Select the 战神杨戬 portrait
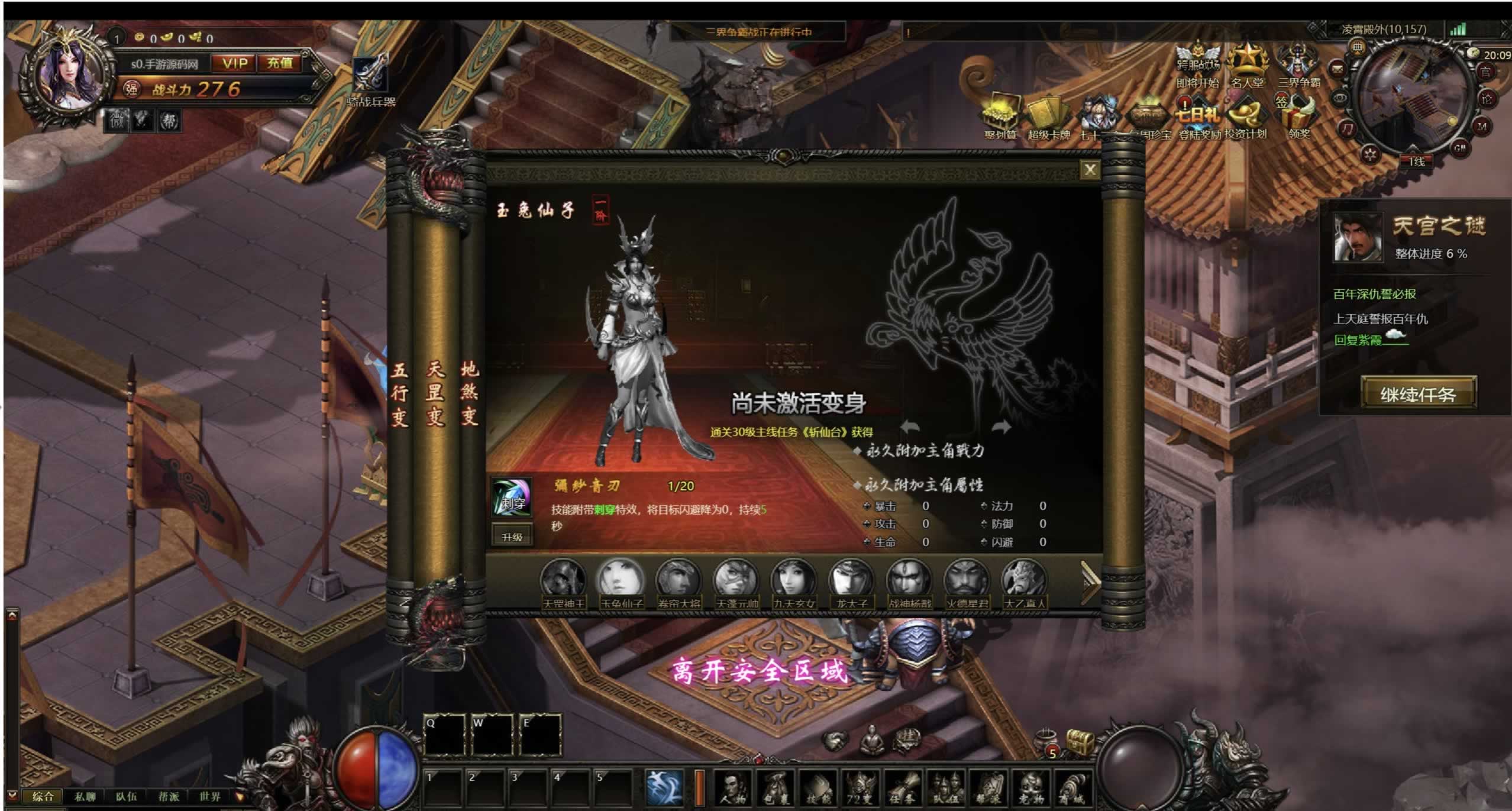The image size is (1512, 811). coord(909,580)
